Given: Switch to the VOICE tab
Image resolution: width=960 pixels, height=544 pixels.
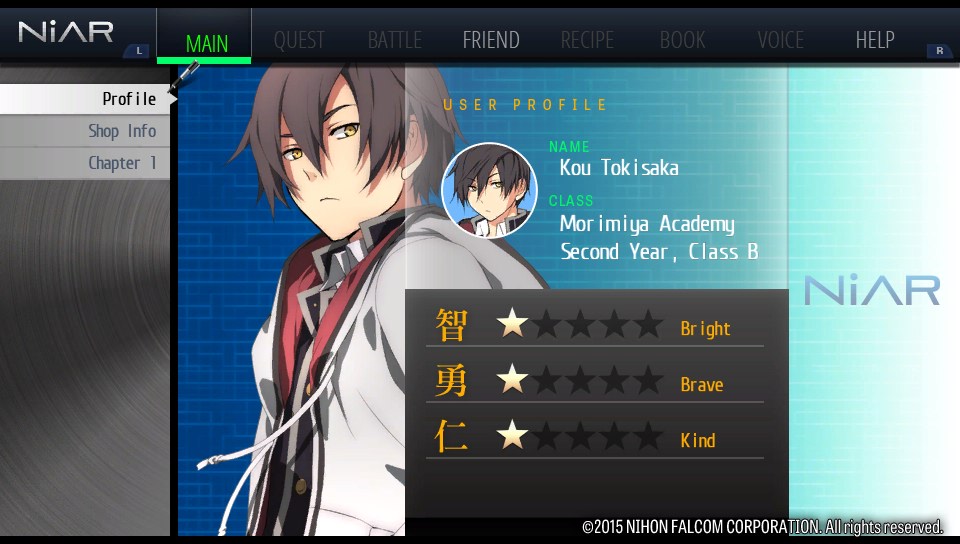Looking at the screenshot, I should coord(780,41).
